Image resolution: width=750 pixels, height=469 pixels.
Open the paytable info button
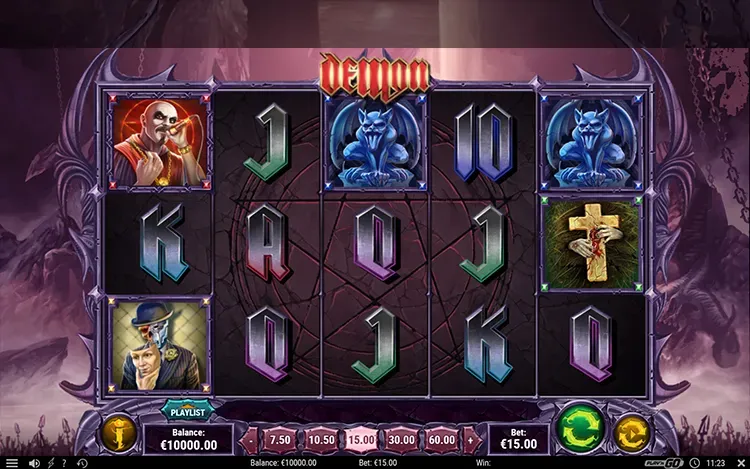[x=116, y=434]
